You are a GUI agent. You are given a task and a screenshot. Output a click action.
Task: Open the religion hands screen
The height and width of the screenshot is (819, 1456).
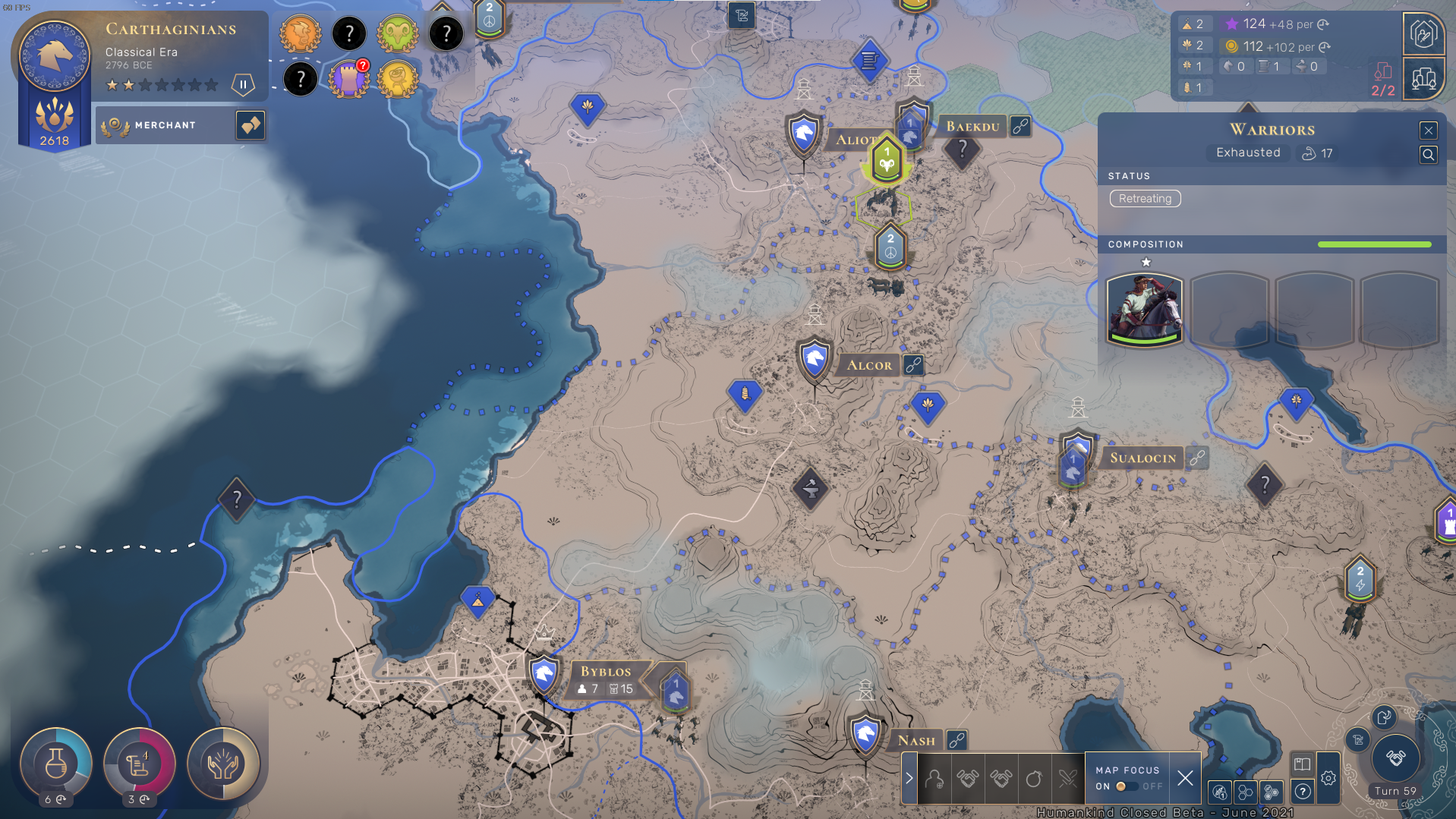point(223,764)
